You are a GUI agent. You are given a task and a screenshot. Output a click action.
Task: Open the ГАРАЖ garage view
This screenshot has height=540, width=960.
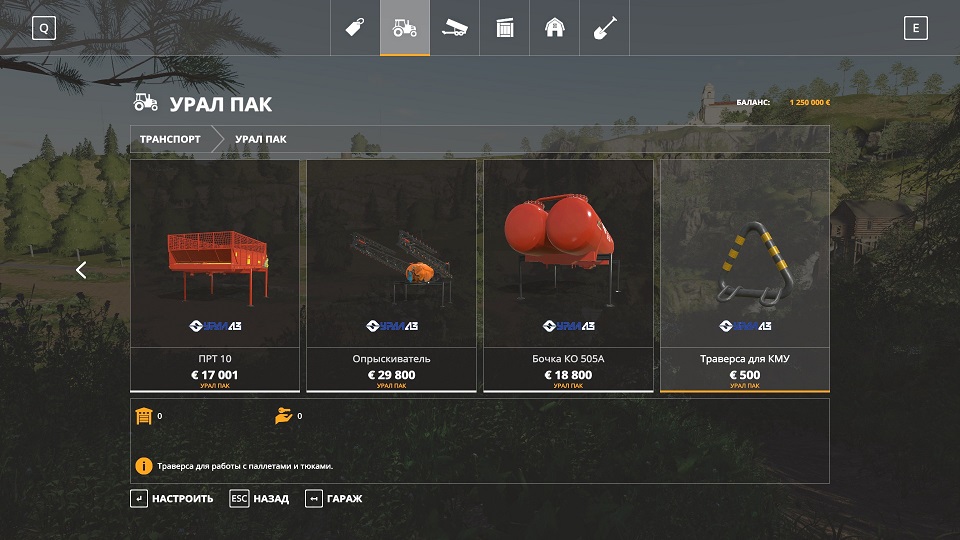coord(334,498)
